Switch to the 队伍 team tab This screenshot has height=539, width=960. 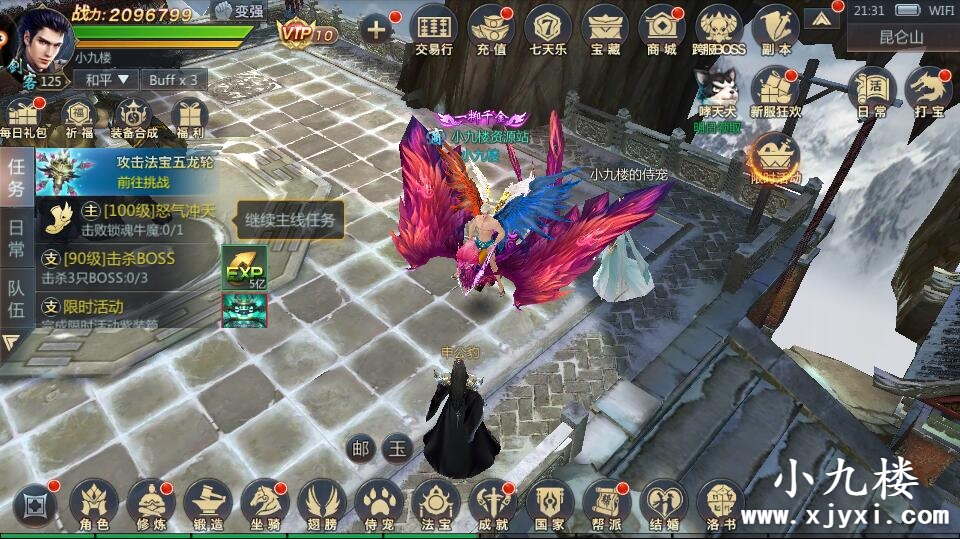[16, 300]
